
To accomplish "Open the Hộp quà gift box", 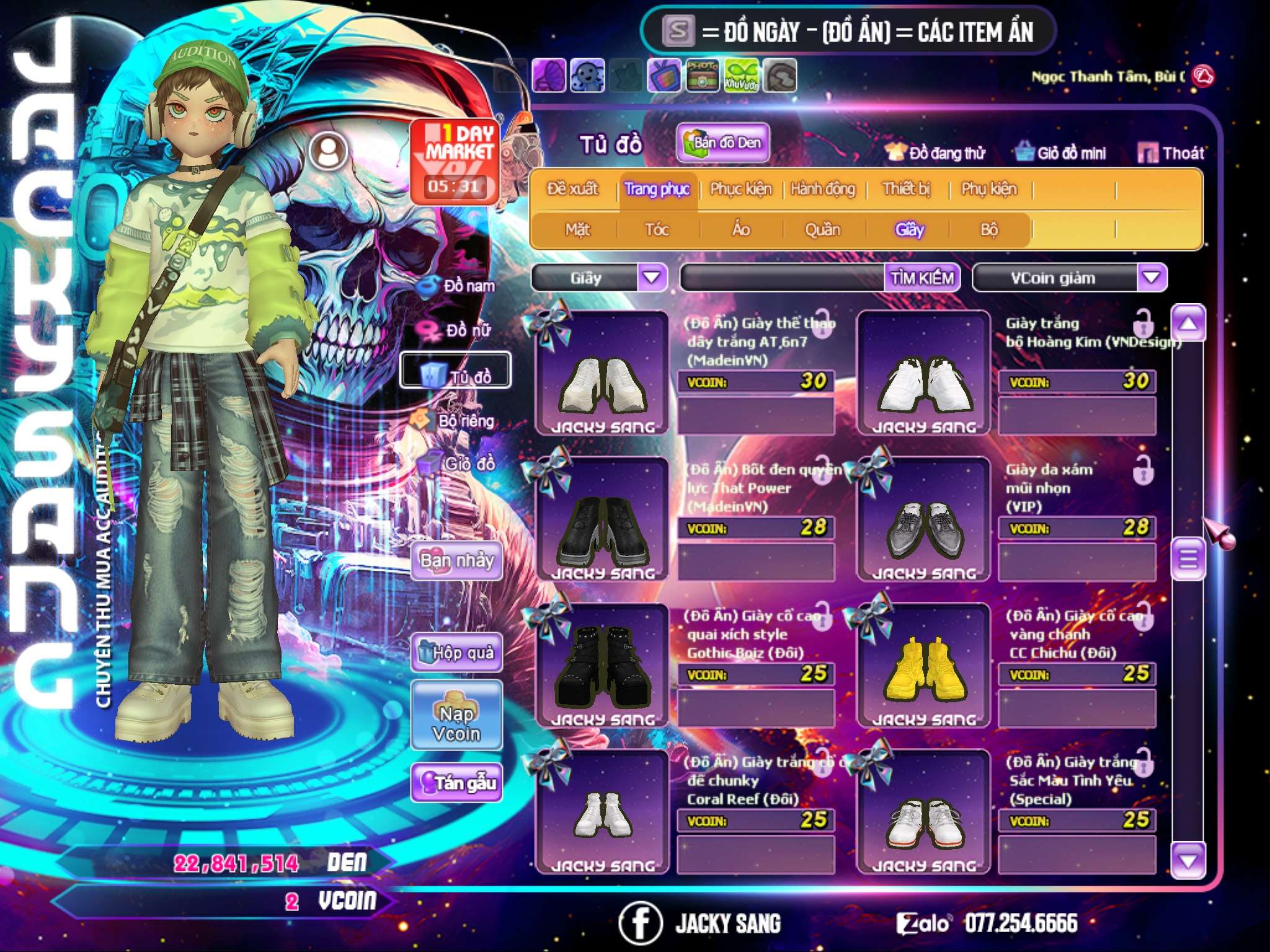I will pyautogui.click(x=457, y=652).
